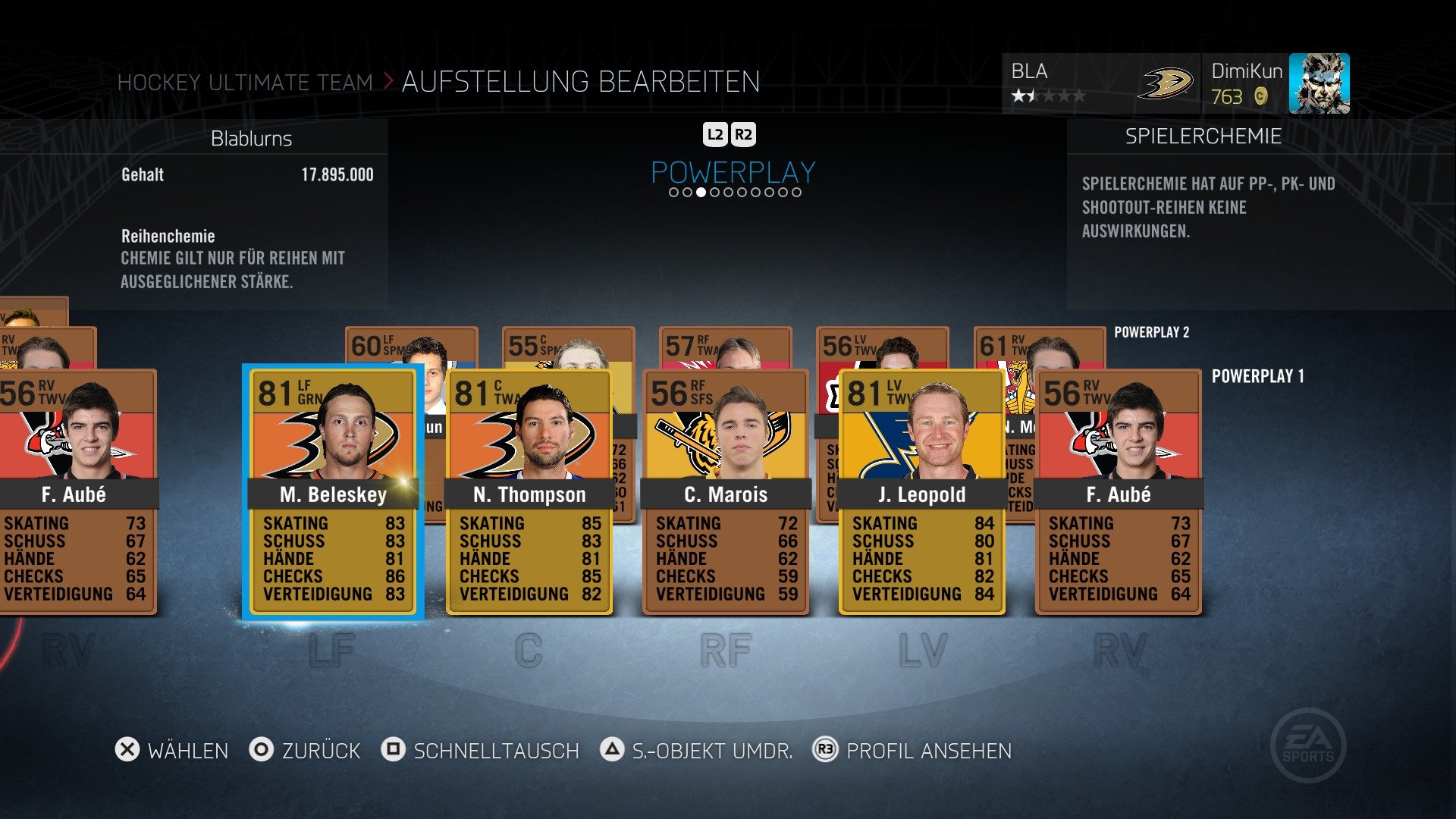The height and width of the screenshot is (819, 1456).
Task: Open DimiKun's profile avatar picture
Action: [x=1321, y=83]
